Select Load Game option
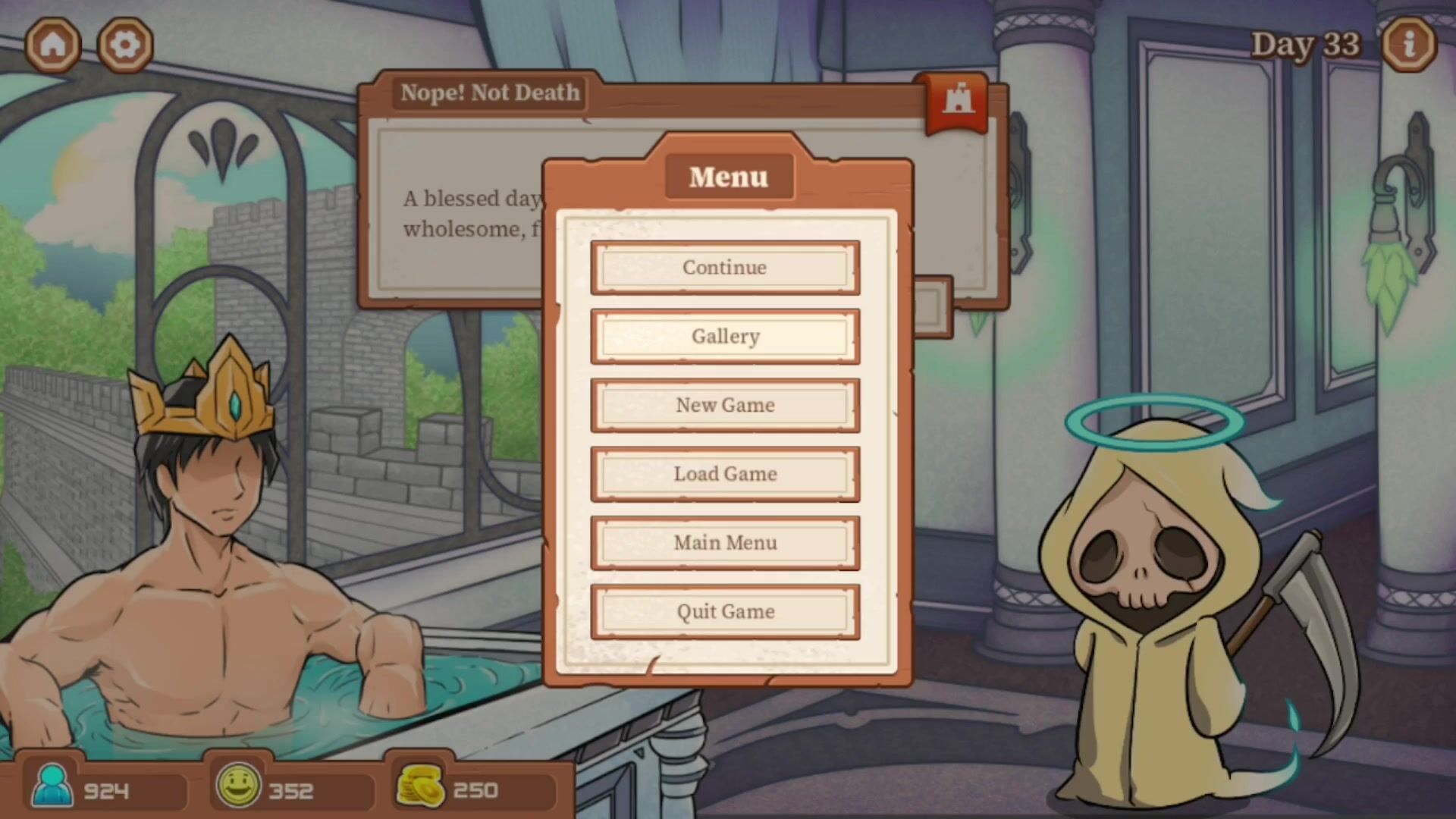1456x819 pixels. coord(725,474)
